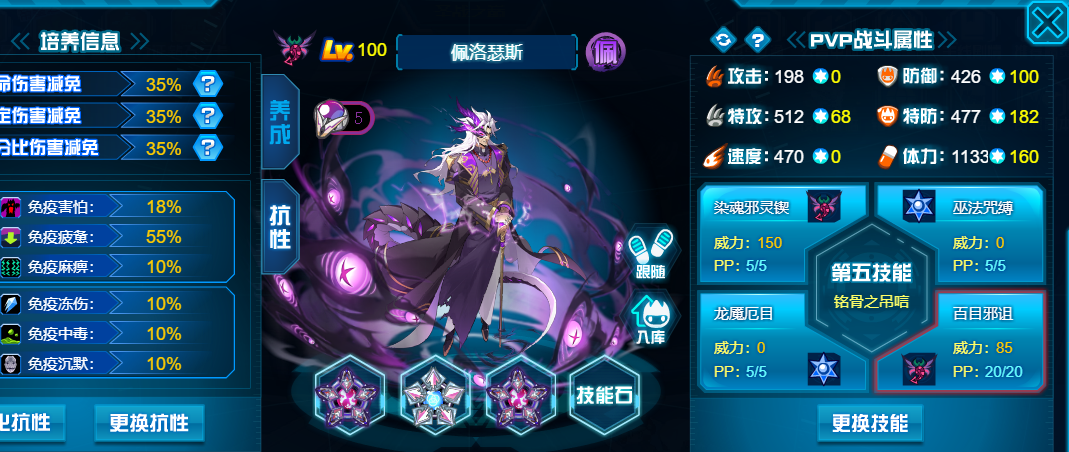
Task: Click the 更换抗性 button
Action: coord(149,422)
